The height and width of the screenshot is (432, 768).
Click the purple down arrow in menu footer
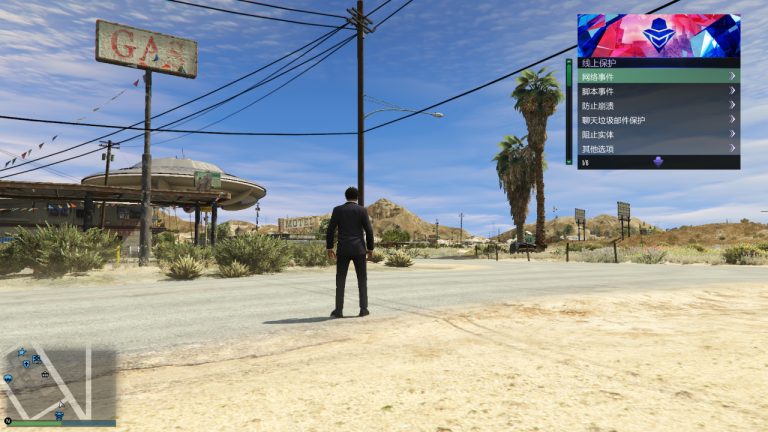658,162
